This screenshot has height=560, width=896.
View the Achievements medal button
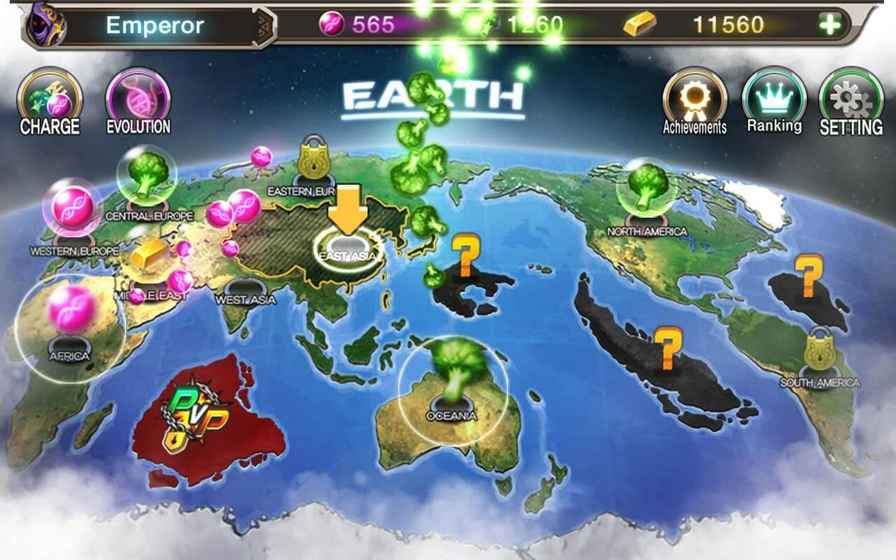point(694,102)
